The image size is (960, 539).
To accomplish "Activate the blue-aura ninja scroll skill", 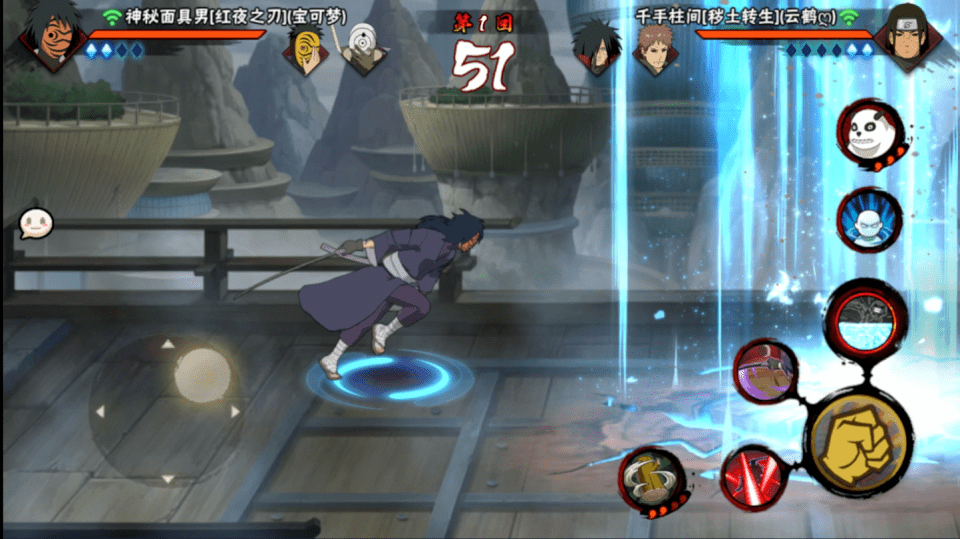I will 868,220.
